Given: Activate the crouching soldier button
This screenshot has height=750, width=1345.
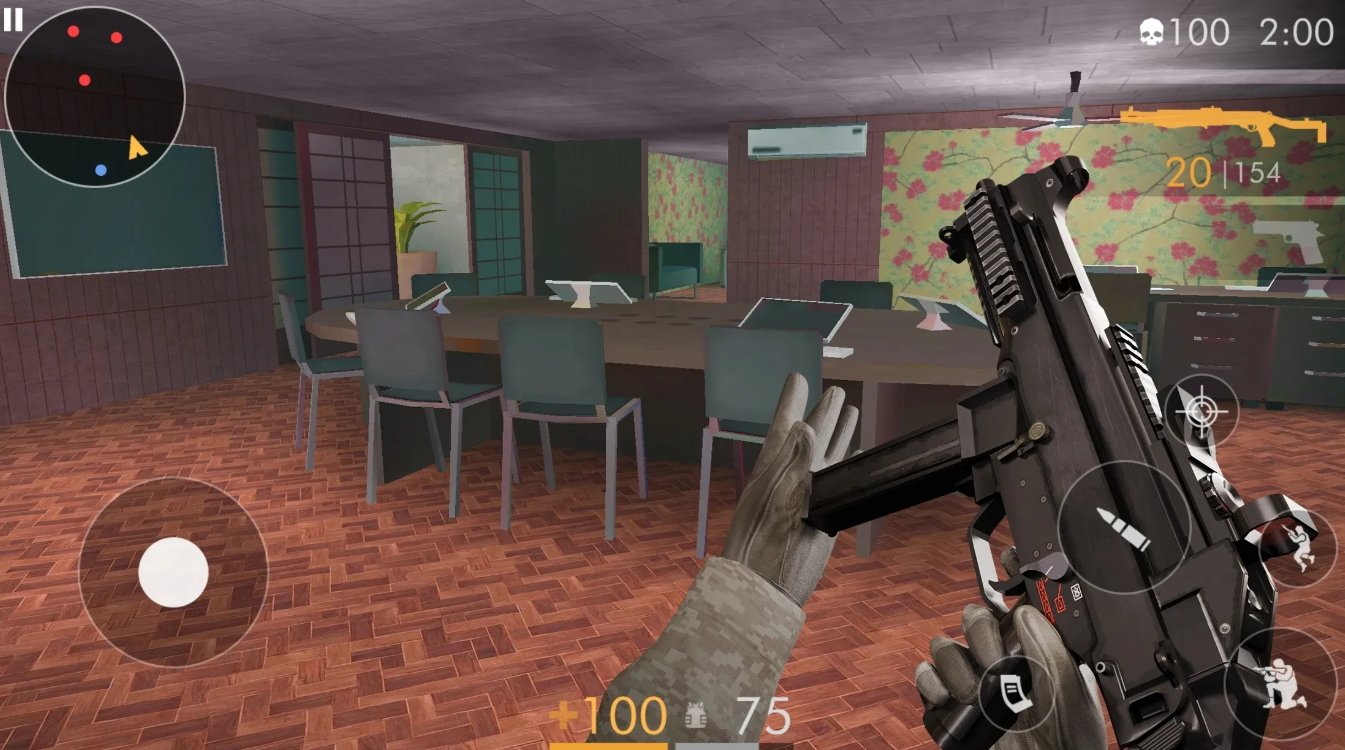Looking at the screenshot, I should point(1282,683).
